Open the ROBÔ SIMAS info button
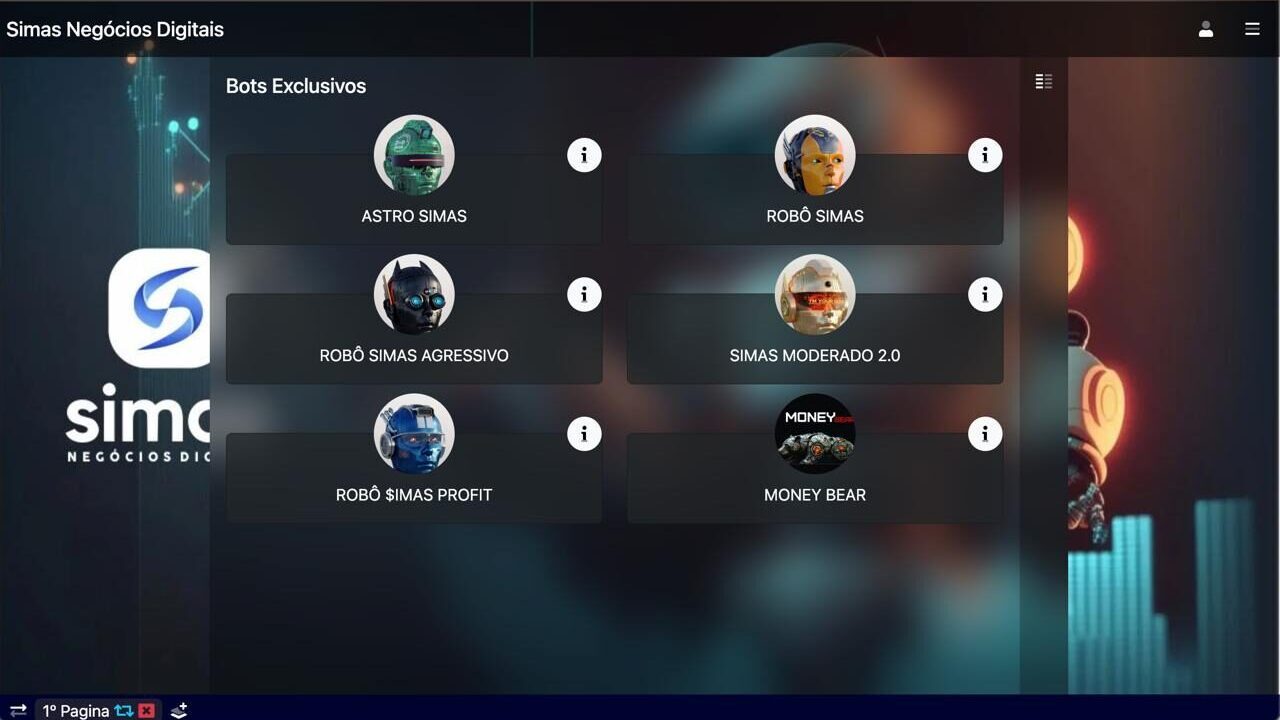This screenshot has width=1280, height=720. [985, 155]
